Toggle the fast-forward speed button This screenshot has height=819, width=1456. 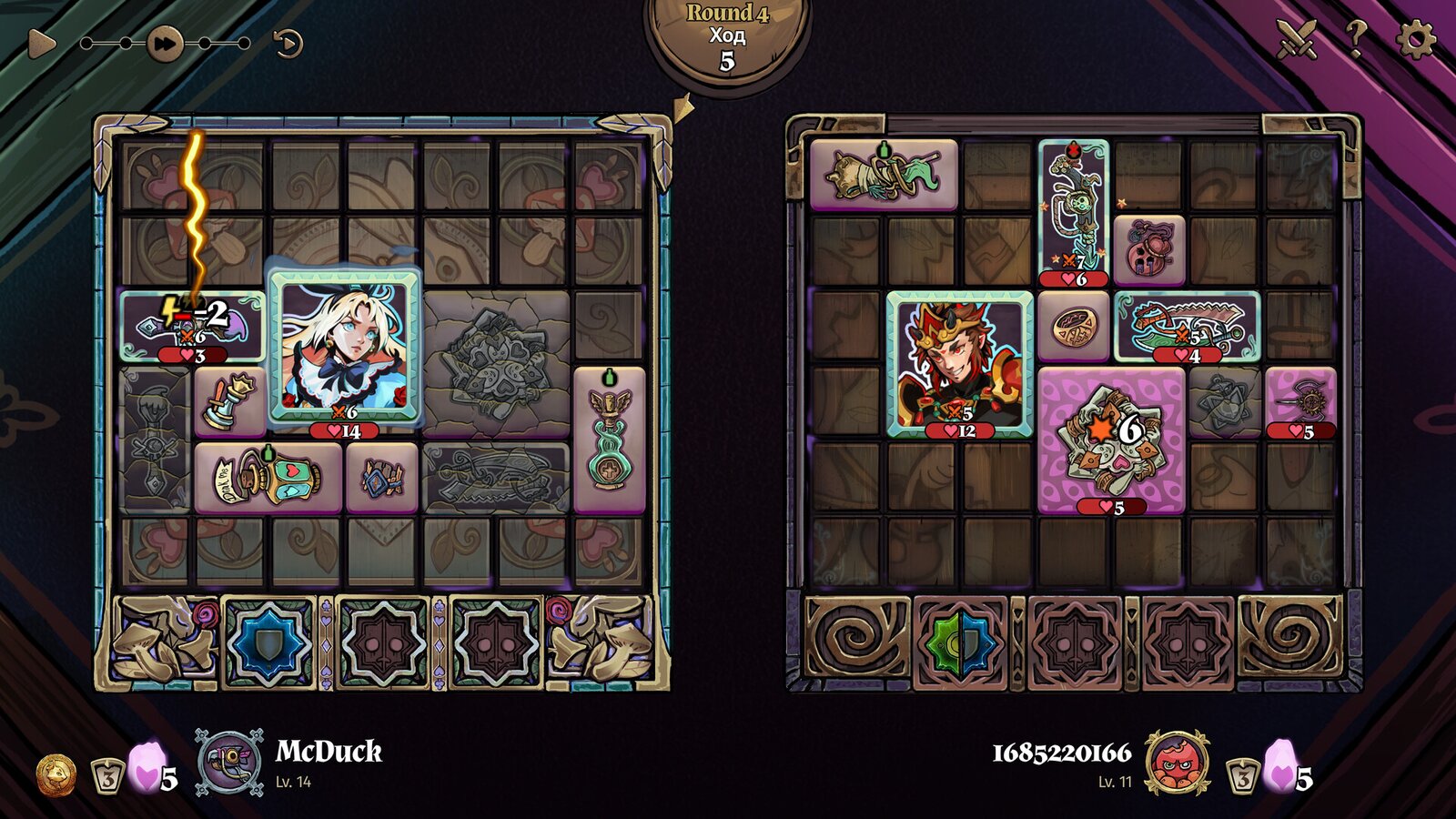165,43
